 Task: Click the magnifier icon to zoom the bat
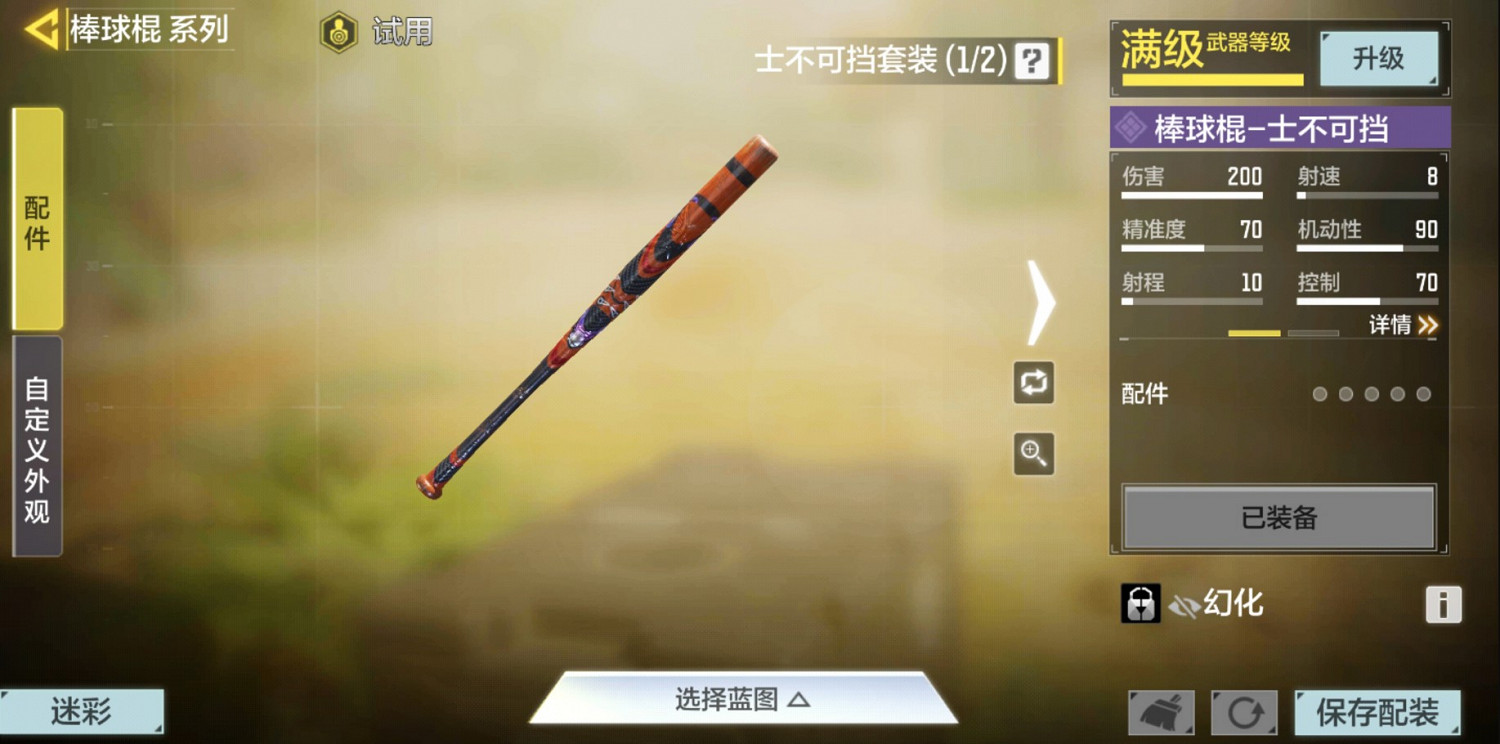coord(1034,455)
